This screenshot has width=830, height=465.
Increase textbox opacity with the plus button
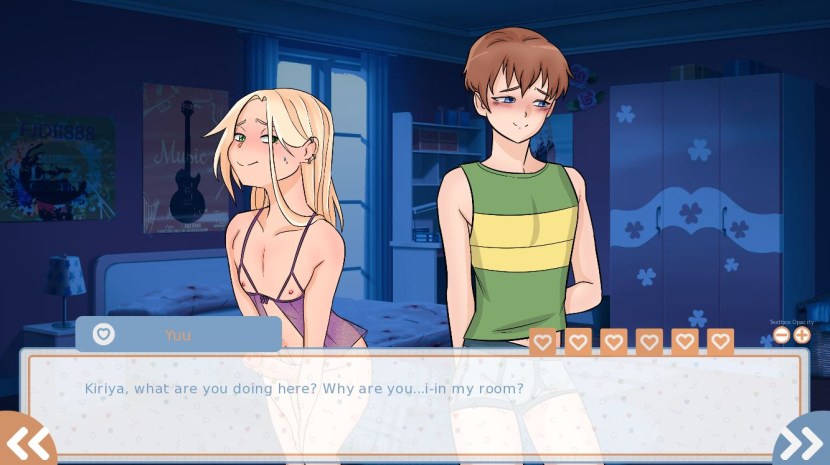(801, 335)
